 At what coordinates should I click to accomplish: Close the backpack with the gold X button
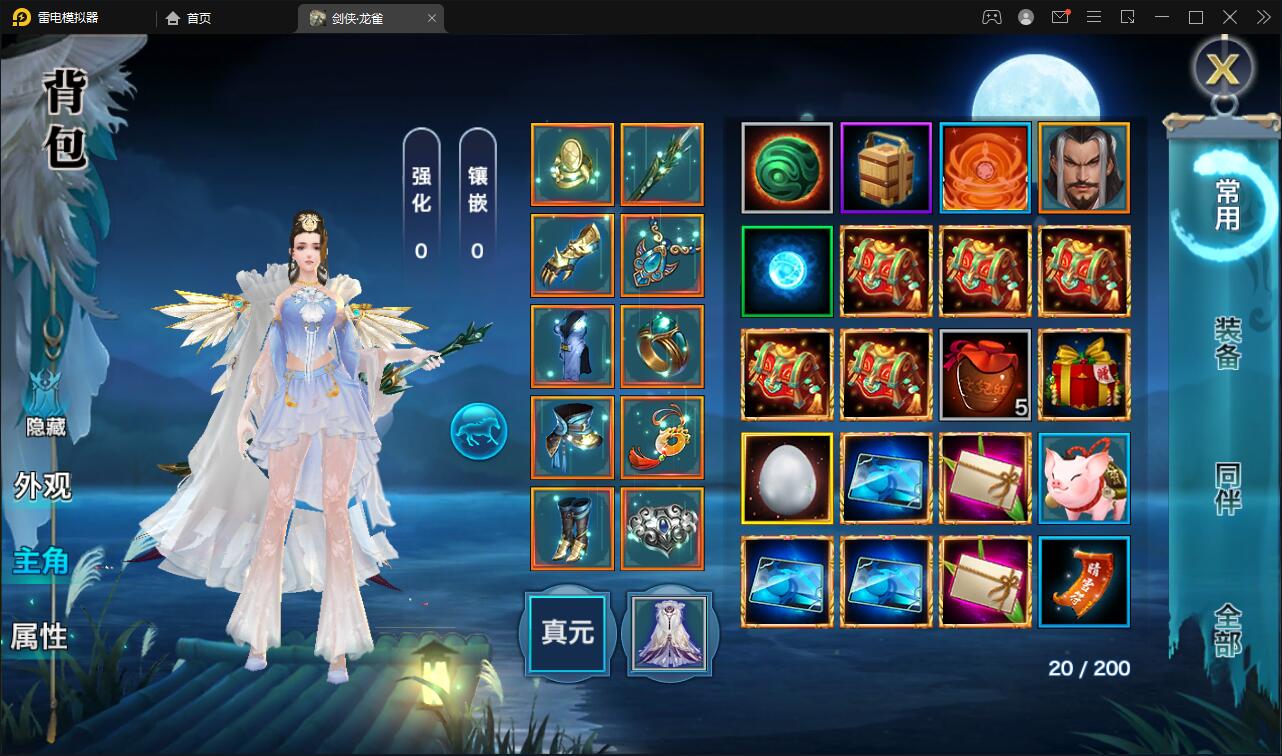tap(1222, 68)
